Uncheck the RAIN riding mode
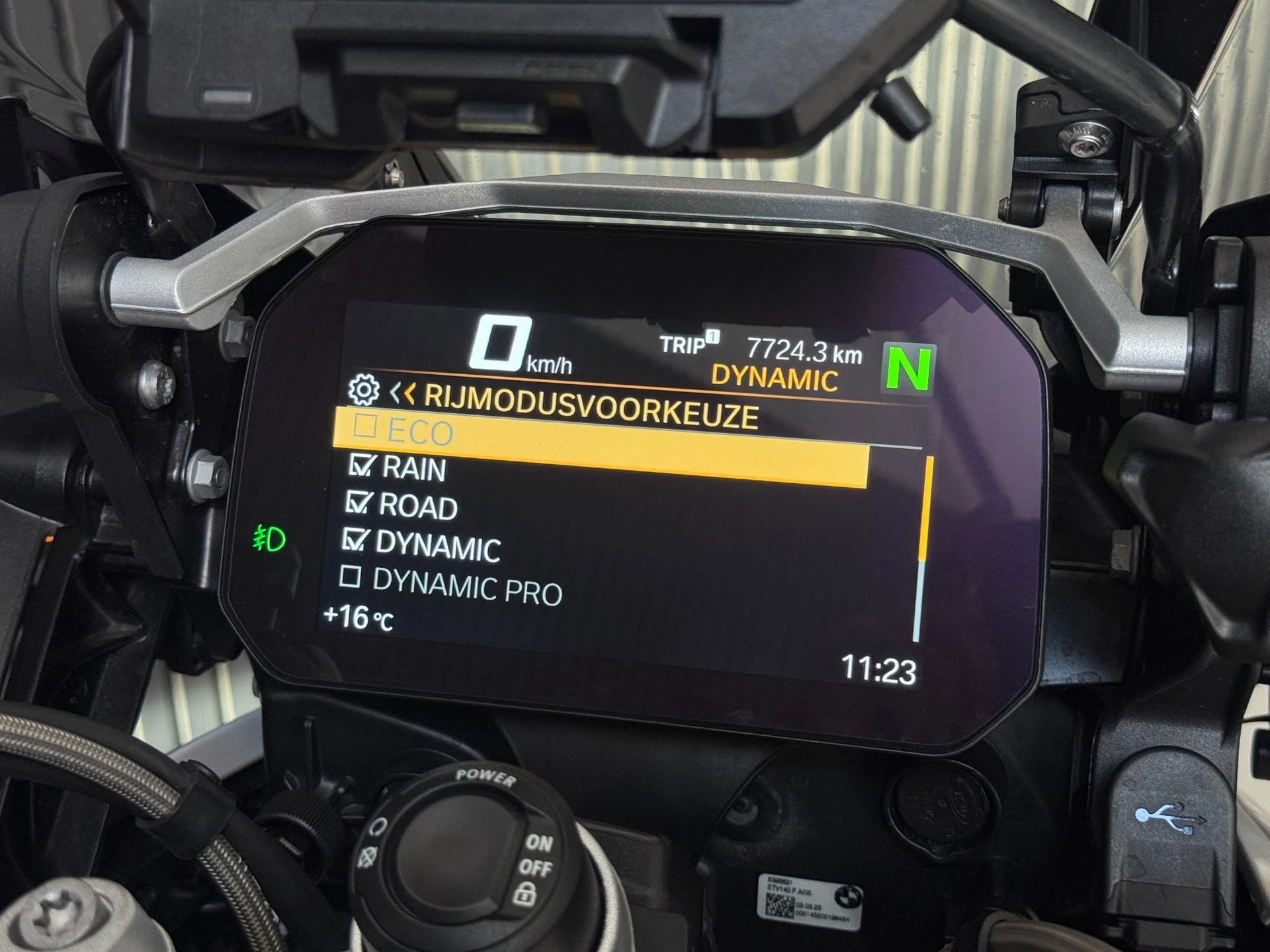 (362, 465)
